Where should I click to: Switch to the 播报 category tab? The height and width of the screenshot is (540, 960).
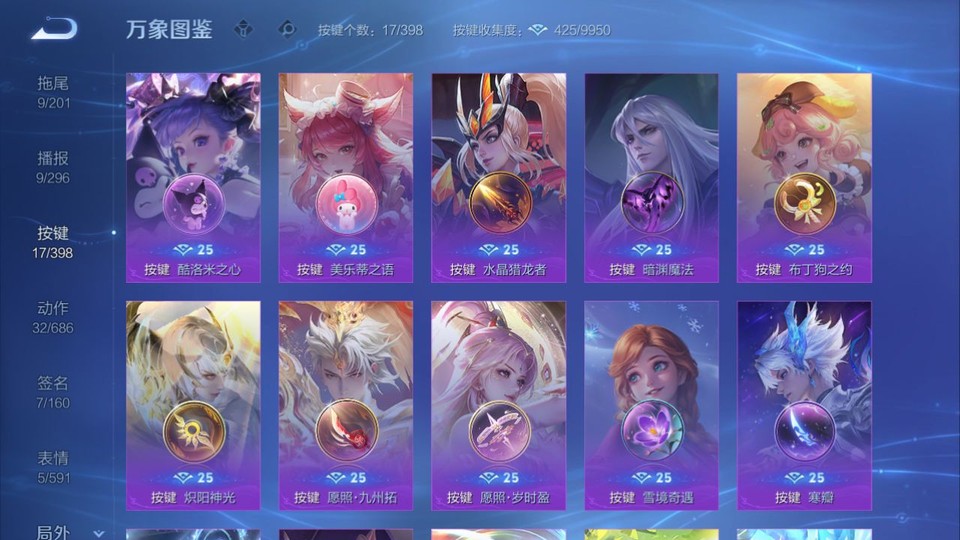53,166
